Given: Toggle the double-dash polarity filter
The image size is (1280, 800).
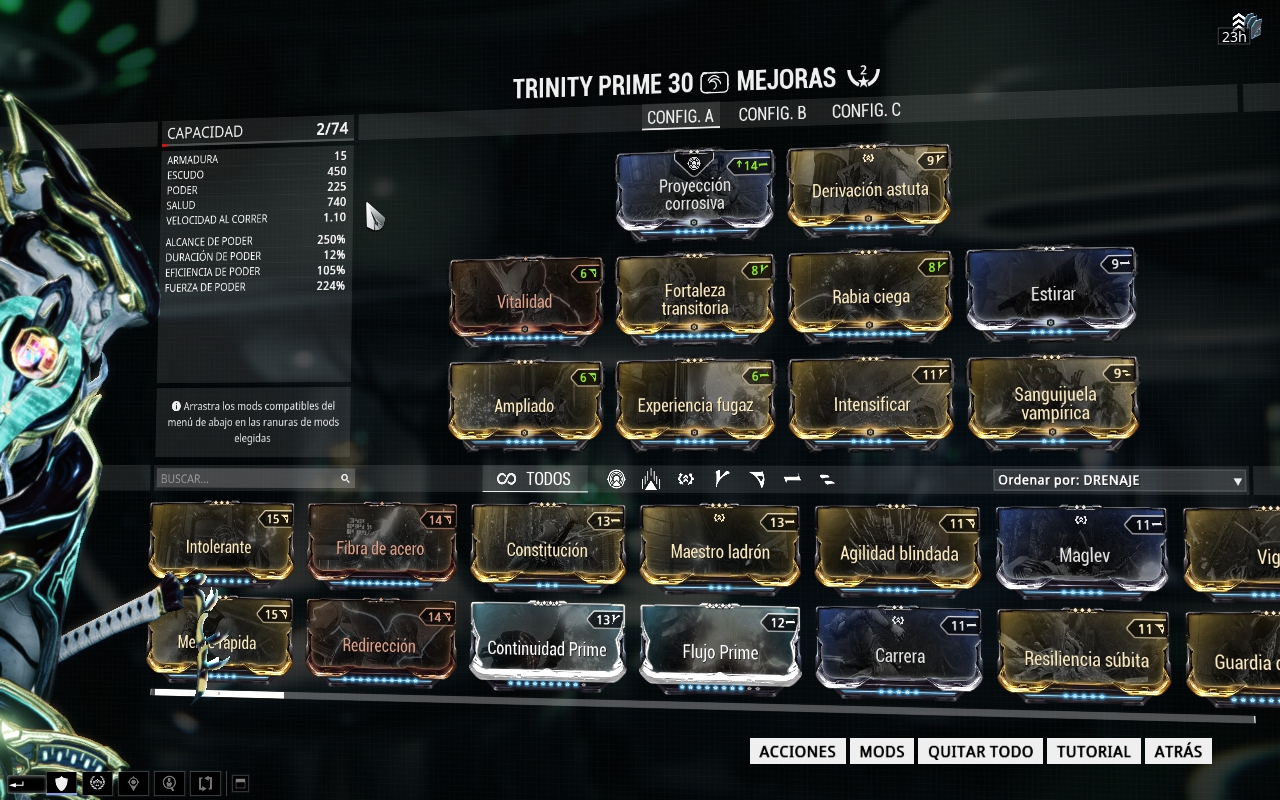Looking at the screenshot, I should pos(828,478).
